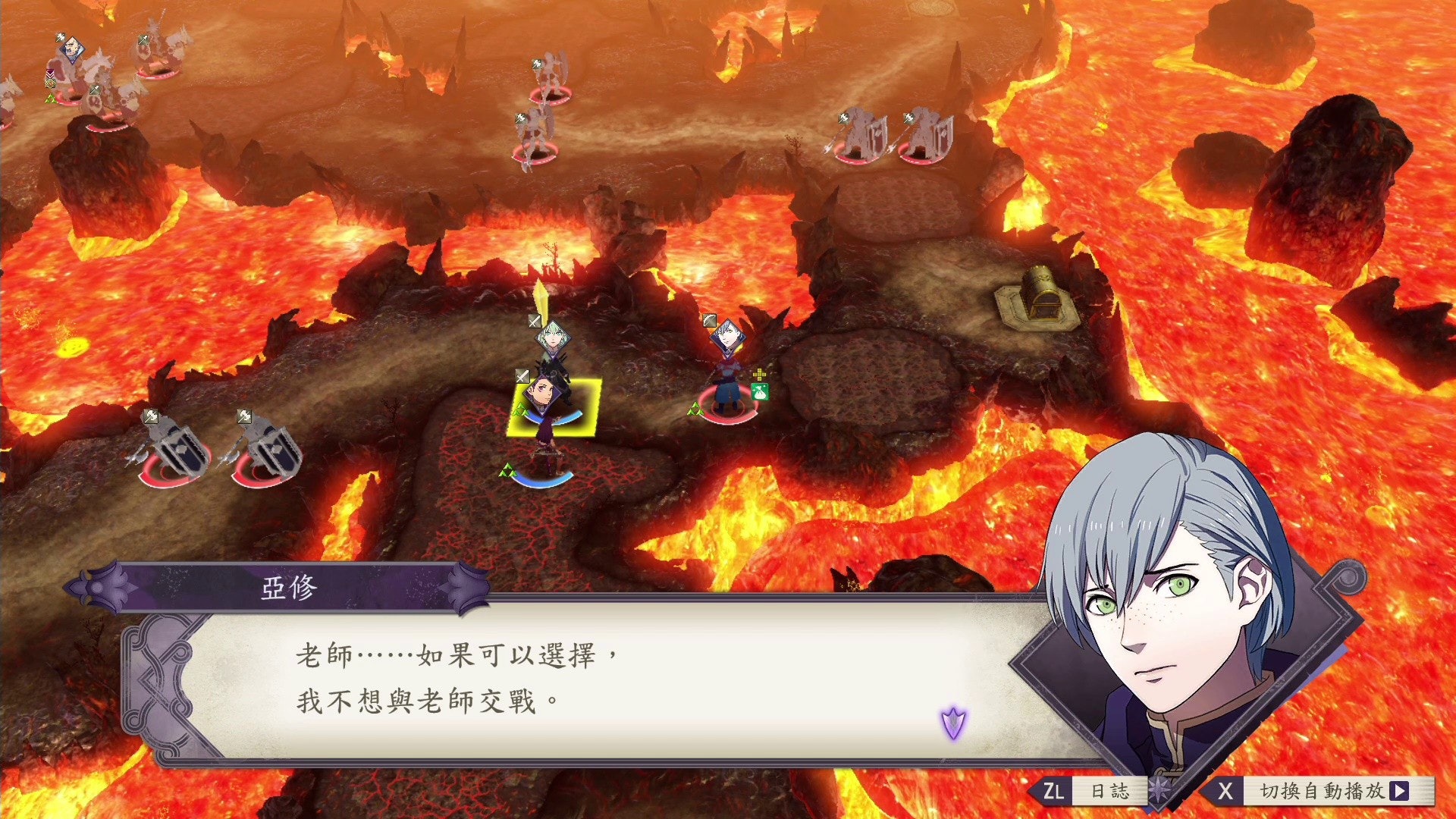Click the purple continue arrow in dialogue
This screenshot has width=1456, height=819.
[x=953, y=722]
